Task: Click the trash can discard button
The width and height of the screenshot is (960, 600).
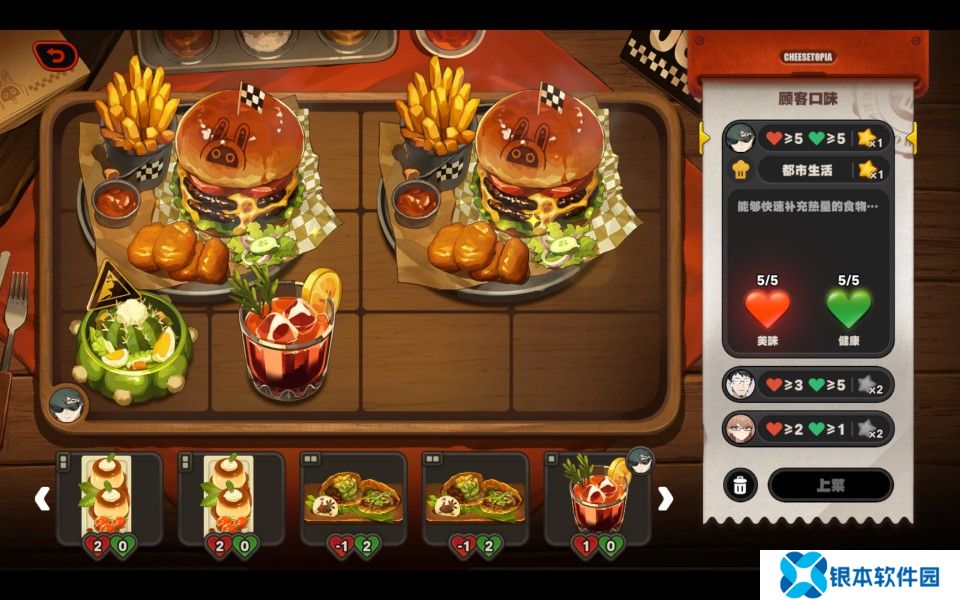Action: [x=739, y=485]
